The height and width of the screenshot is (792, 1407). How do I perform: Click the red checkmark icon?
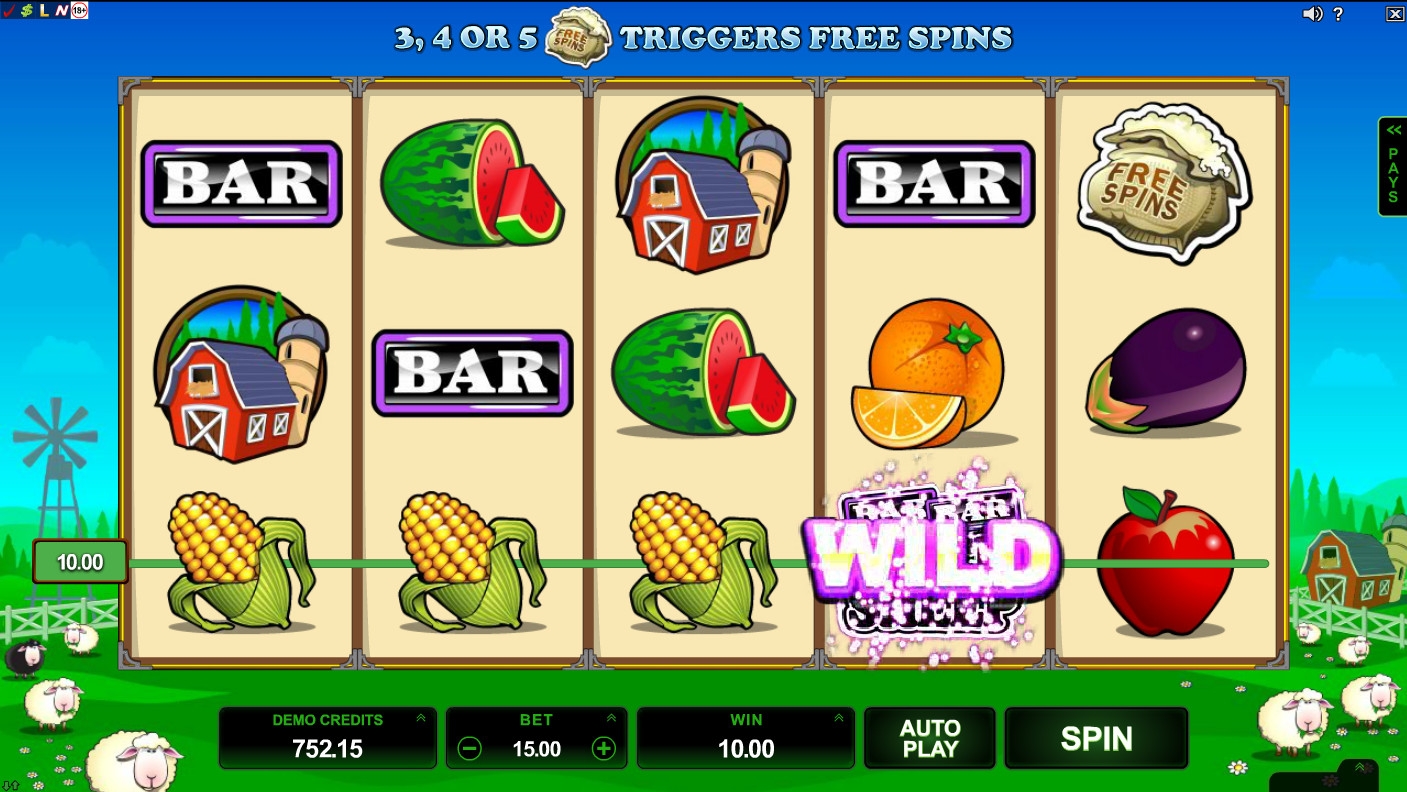click(9, 10)
